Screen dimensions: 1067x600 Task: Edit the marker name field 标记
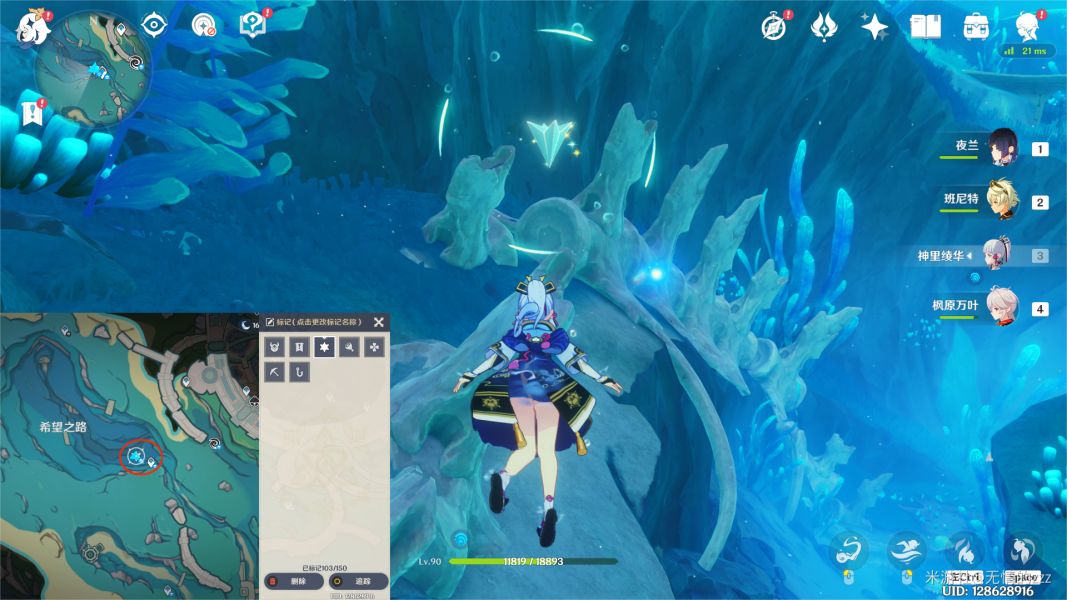coord(315,322)
